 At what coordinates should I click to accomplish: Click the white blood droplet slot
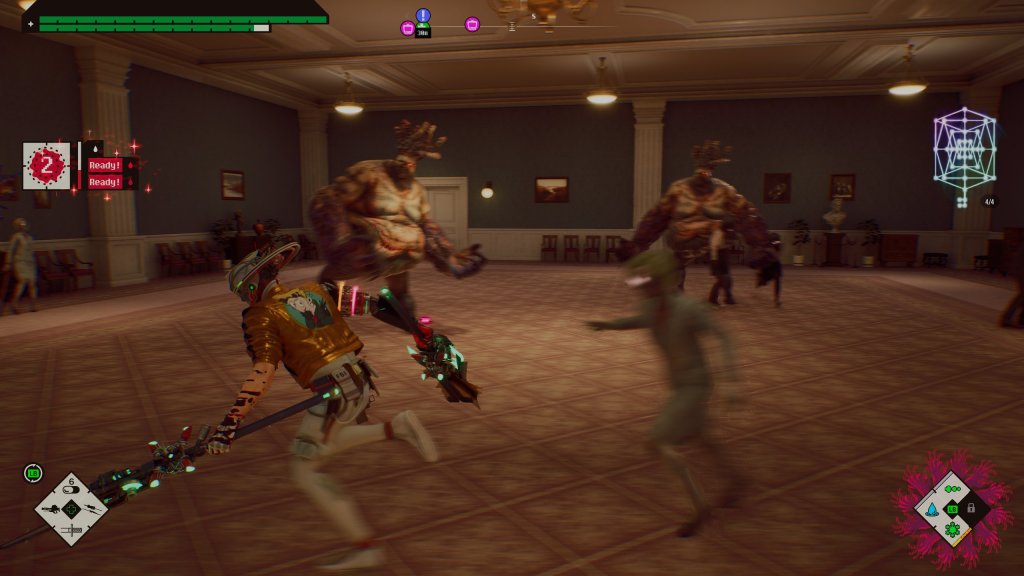(92, 148)
